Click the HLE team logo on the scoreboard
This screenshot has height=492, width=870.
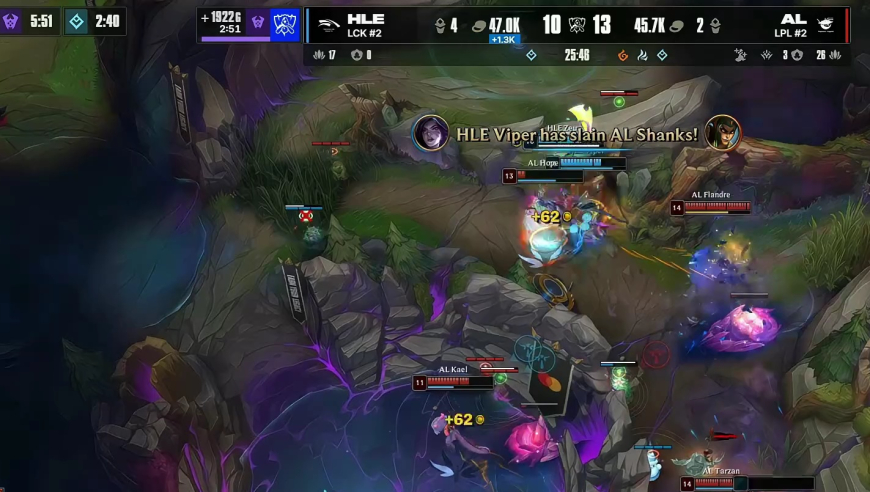[x=326, y=24]
